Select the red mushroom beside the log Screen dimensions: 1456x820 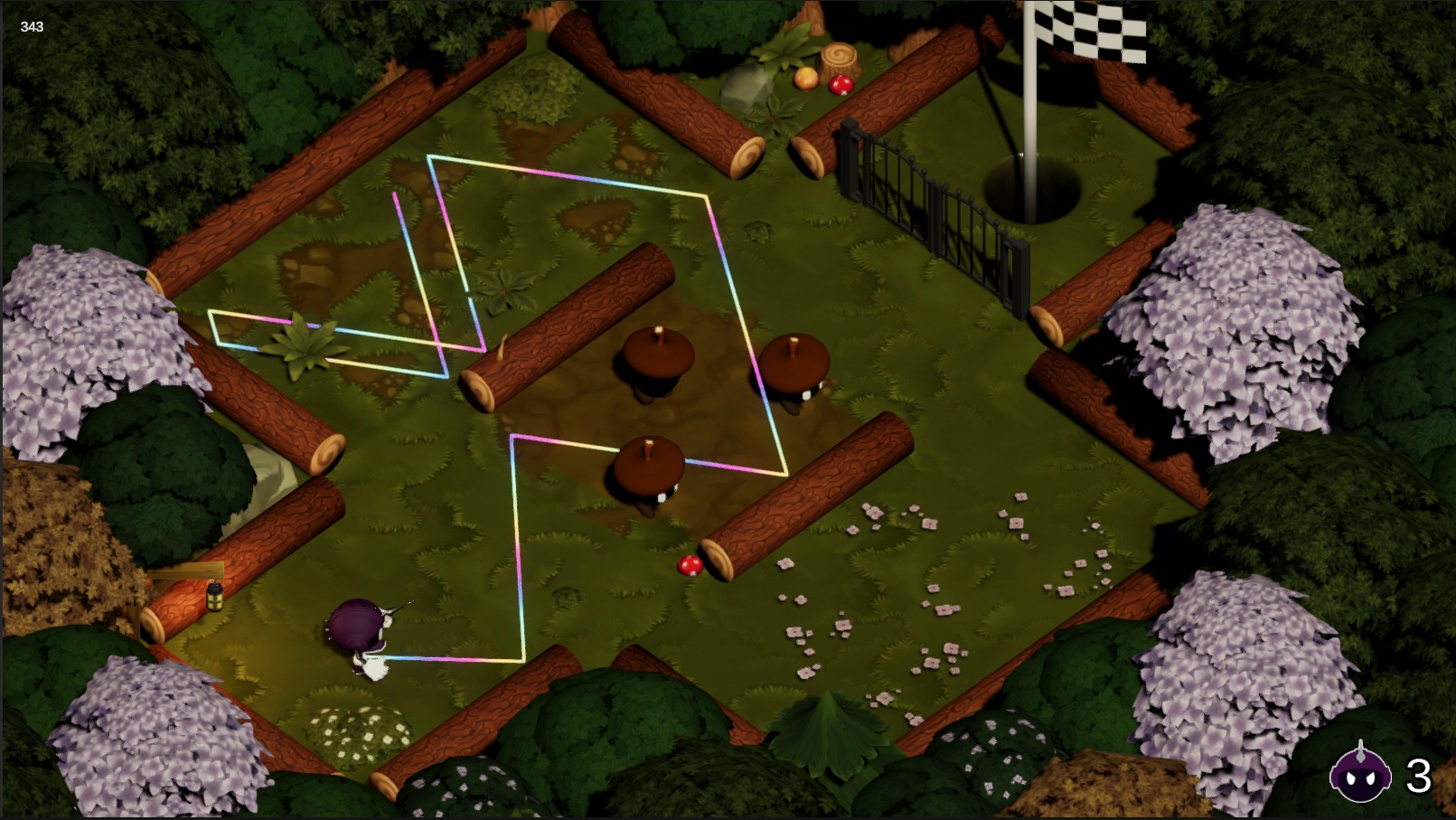691,564
